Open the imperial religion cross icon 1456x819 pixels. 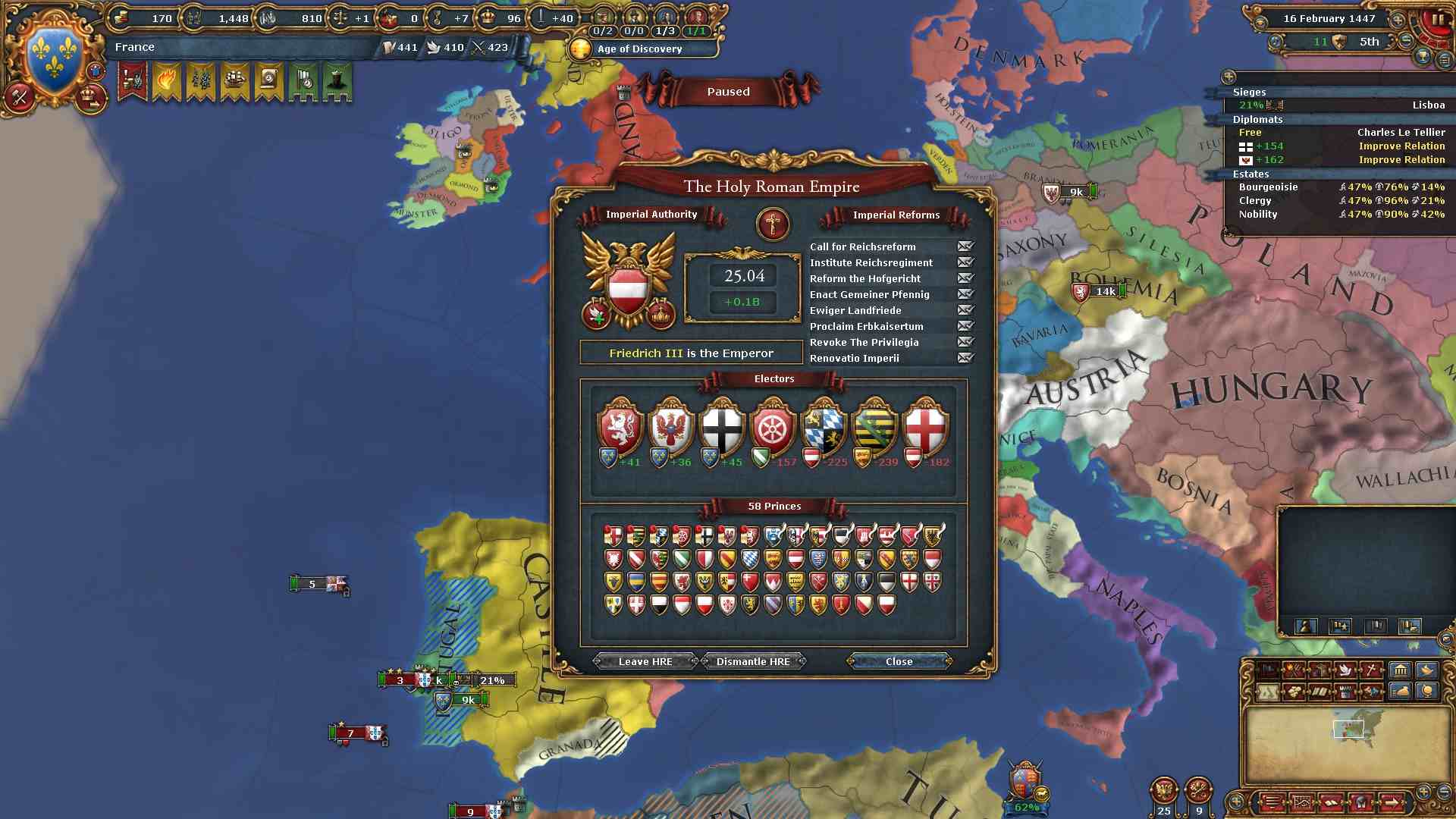coord(773,224)
